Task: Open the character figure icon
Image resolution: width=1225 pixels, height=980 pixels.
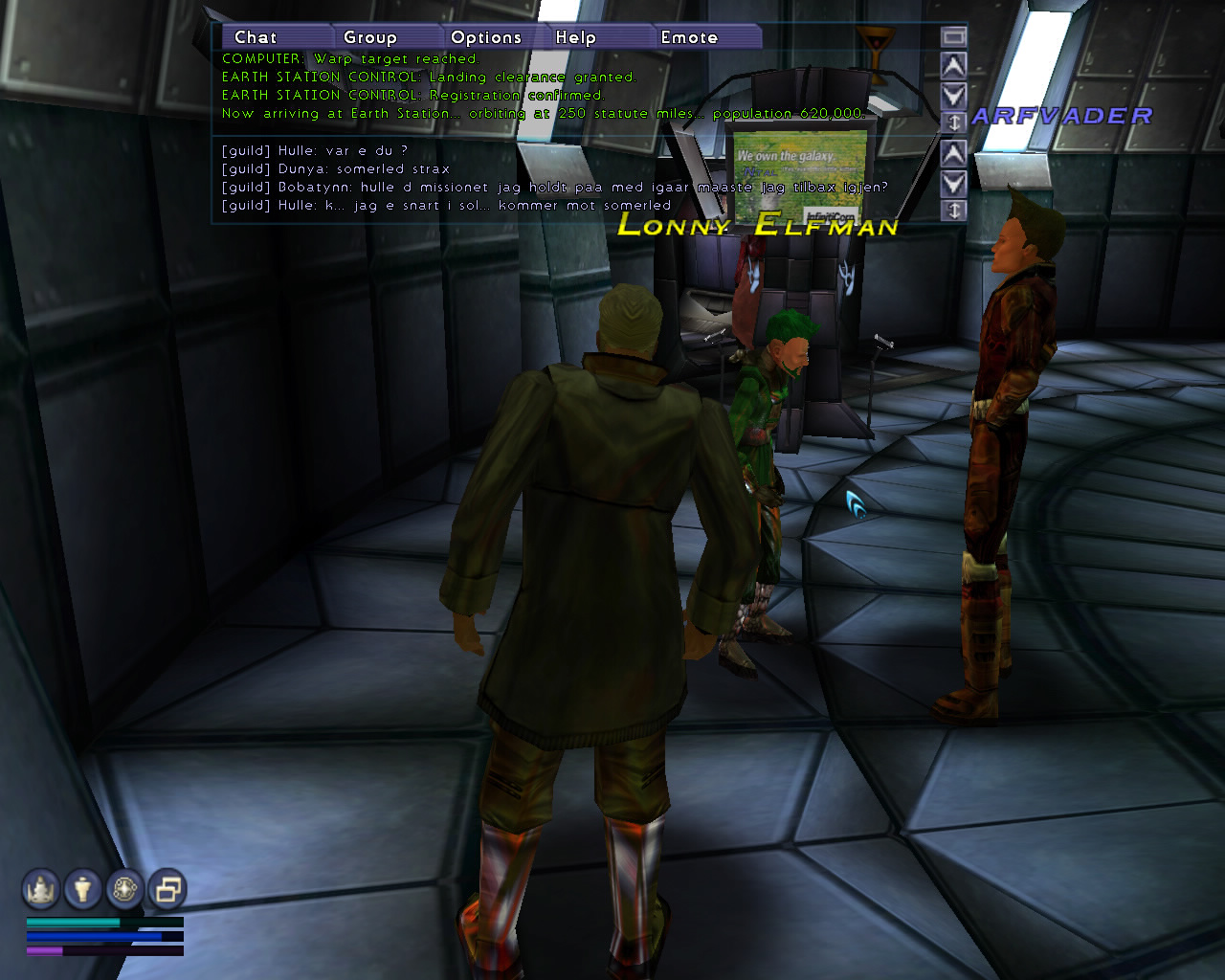Action: pyautogui.click(x=83, y=889)
